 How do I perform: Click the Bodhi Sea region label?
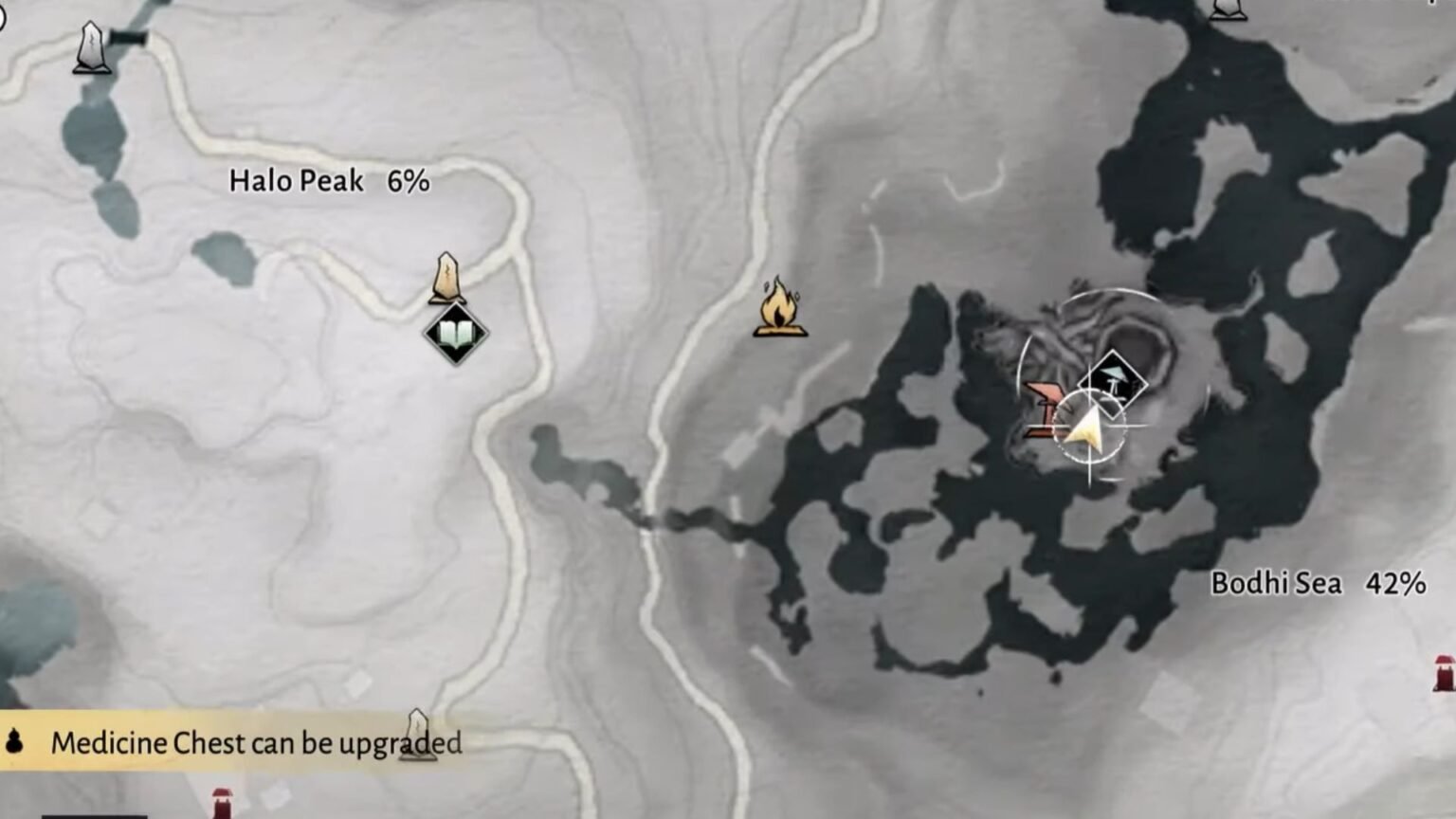(x=1276, y=584)
